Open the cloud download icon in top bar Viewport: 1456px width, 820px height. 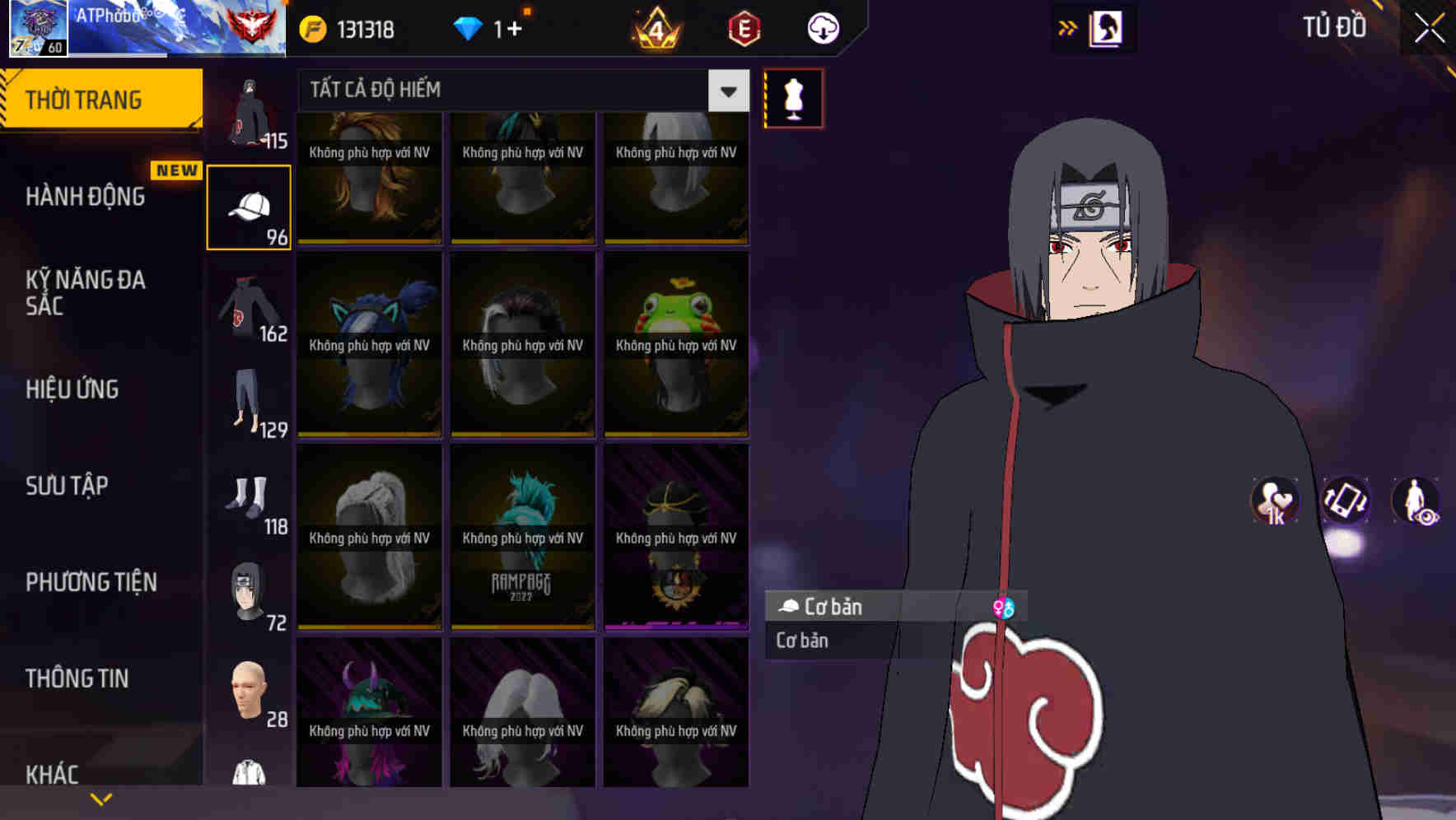(821, 27)
